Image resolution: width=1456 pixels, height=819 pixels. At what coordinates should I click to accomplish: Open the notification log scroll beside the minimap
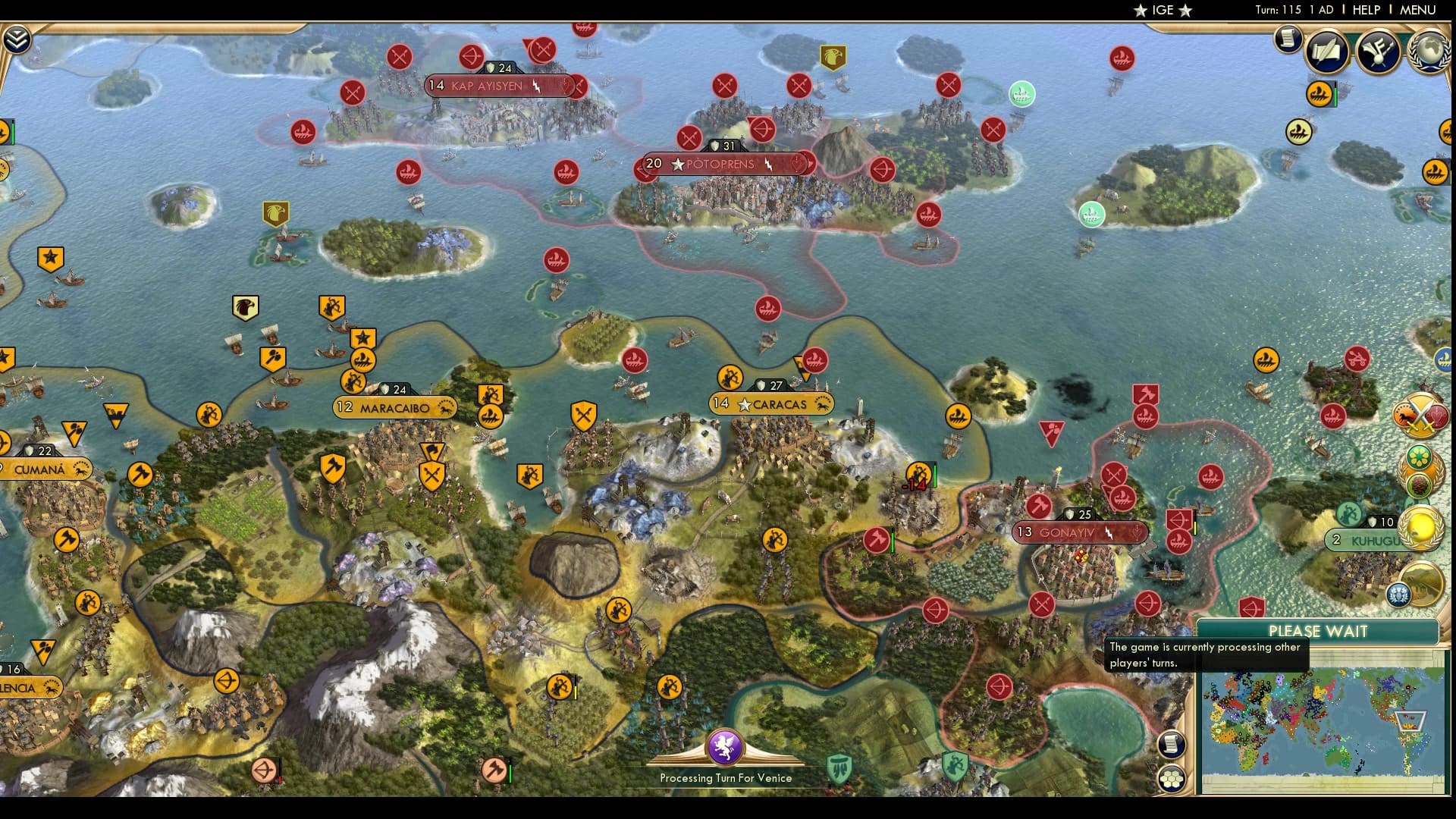tap(1173, 745)
